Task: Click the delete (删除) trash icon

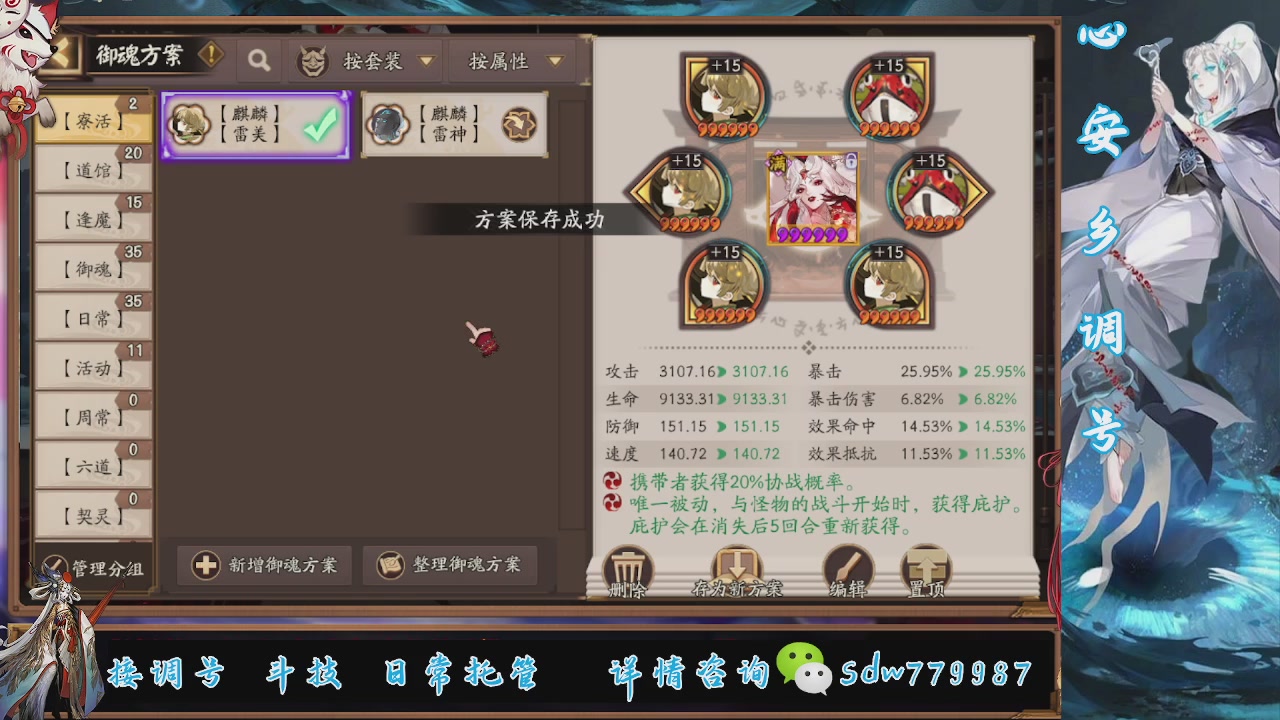Action: 628,568
